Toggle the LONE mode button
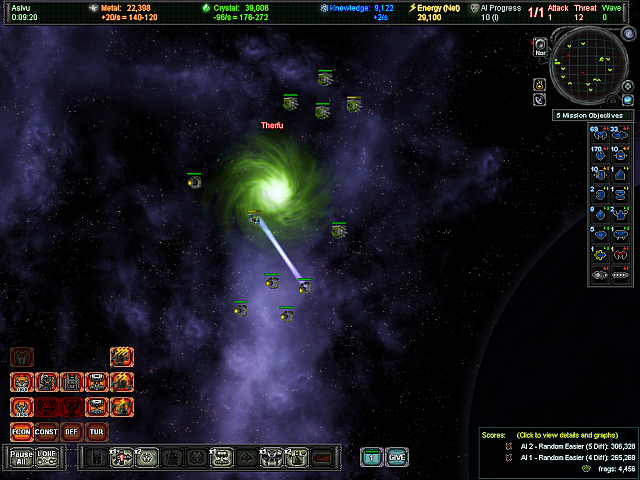This screenshot has height=480, width=640. tap(46, 457)
